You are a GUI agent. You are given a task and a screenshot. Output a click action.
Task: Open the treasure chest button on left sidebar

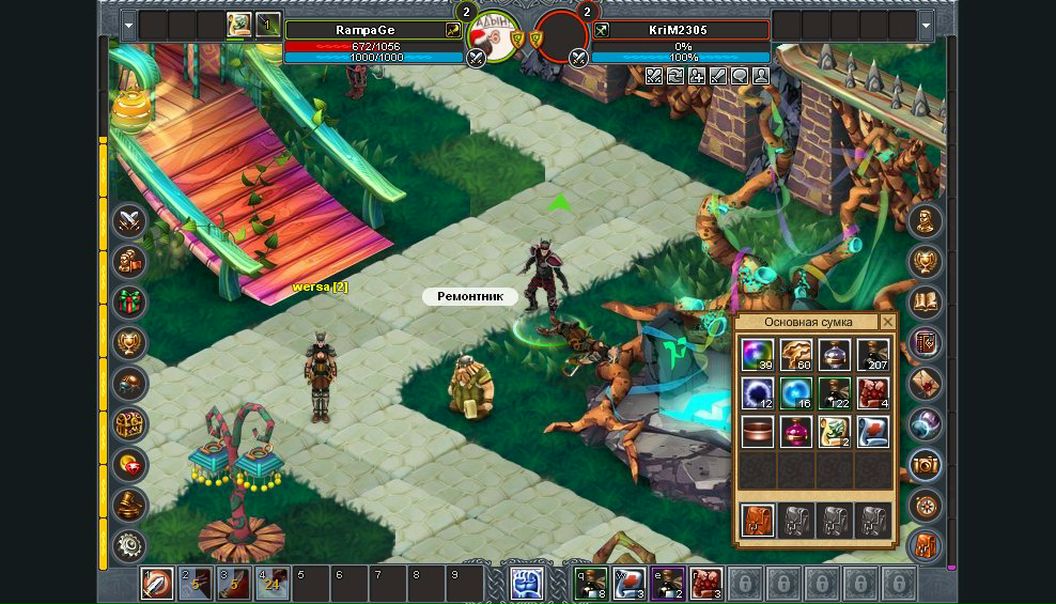point(130,424)
